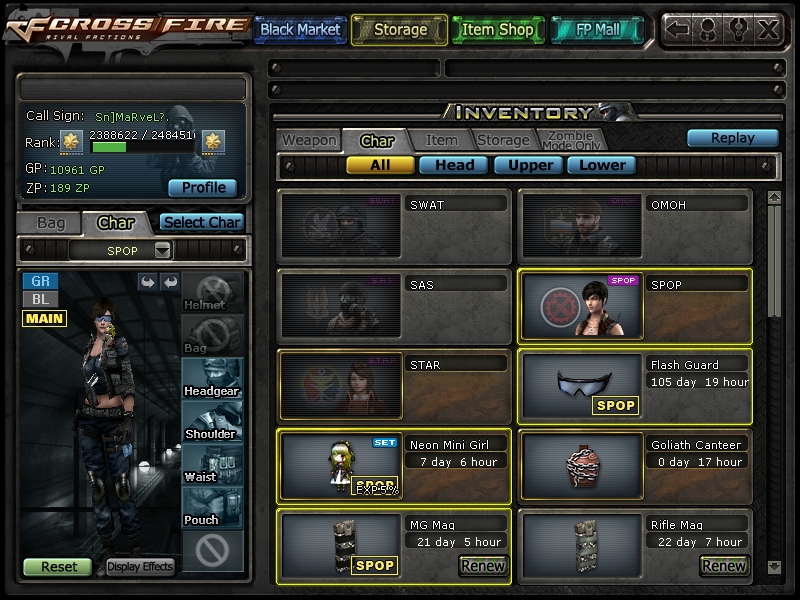Filter inventory by Head items

pos(454,165)
